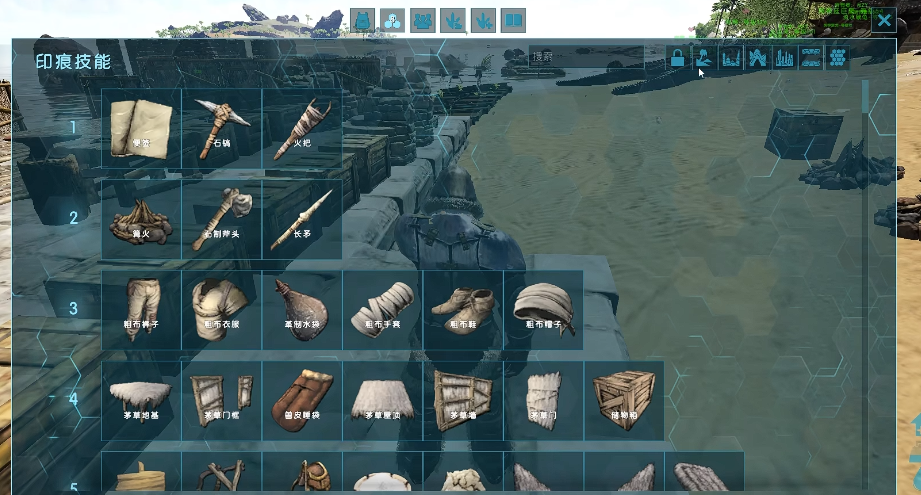Pick the Spear (长矛) engram
The height and width of the screenshot is (495, 921).
click(301, 218)
